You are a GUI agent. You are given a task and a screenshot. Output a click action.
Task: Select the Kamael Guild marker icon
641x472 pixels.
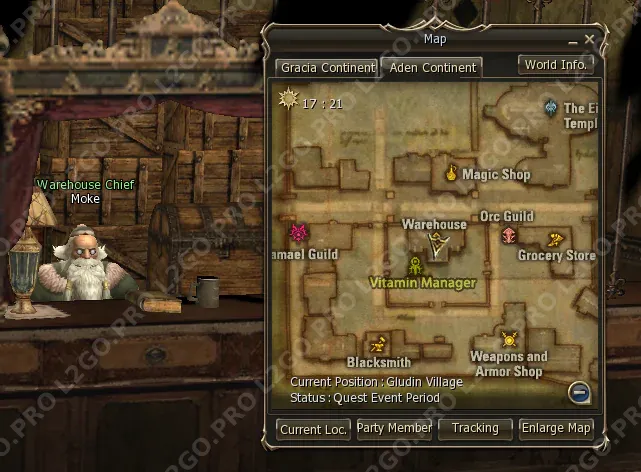297,234
